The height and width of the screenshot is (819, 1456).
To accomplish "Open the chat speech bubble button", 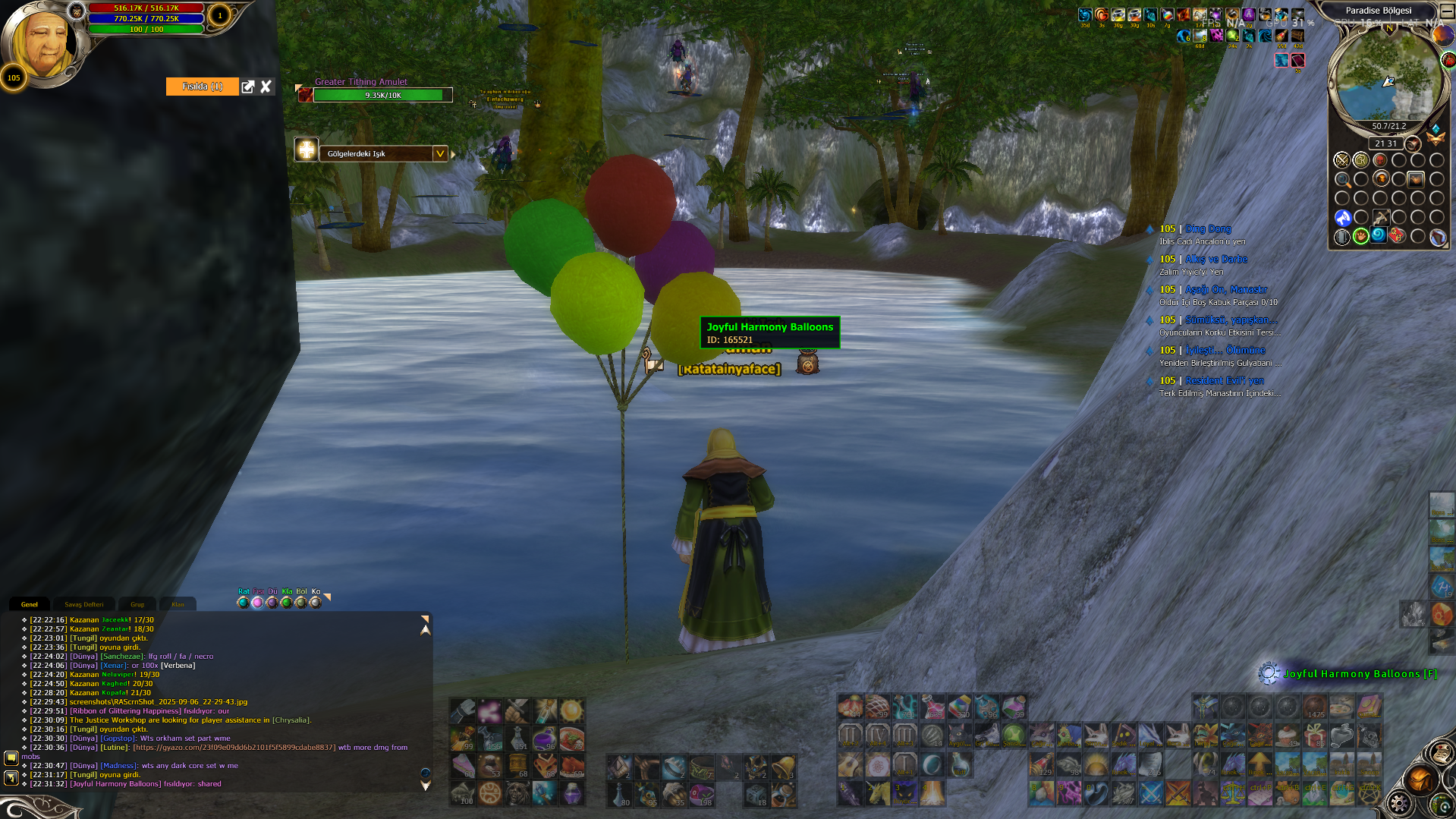I will click(x=11, y=758).
